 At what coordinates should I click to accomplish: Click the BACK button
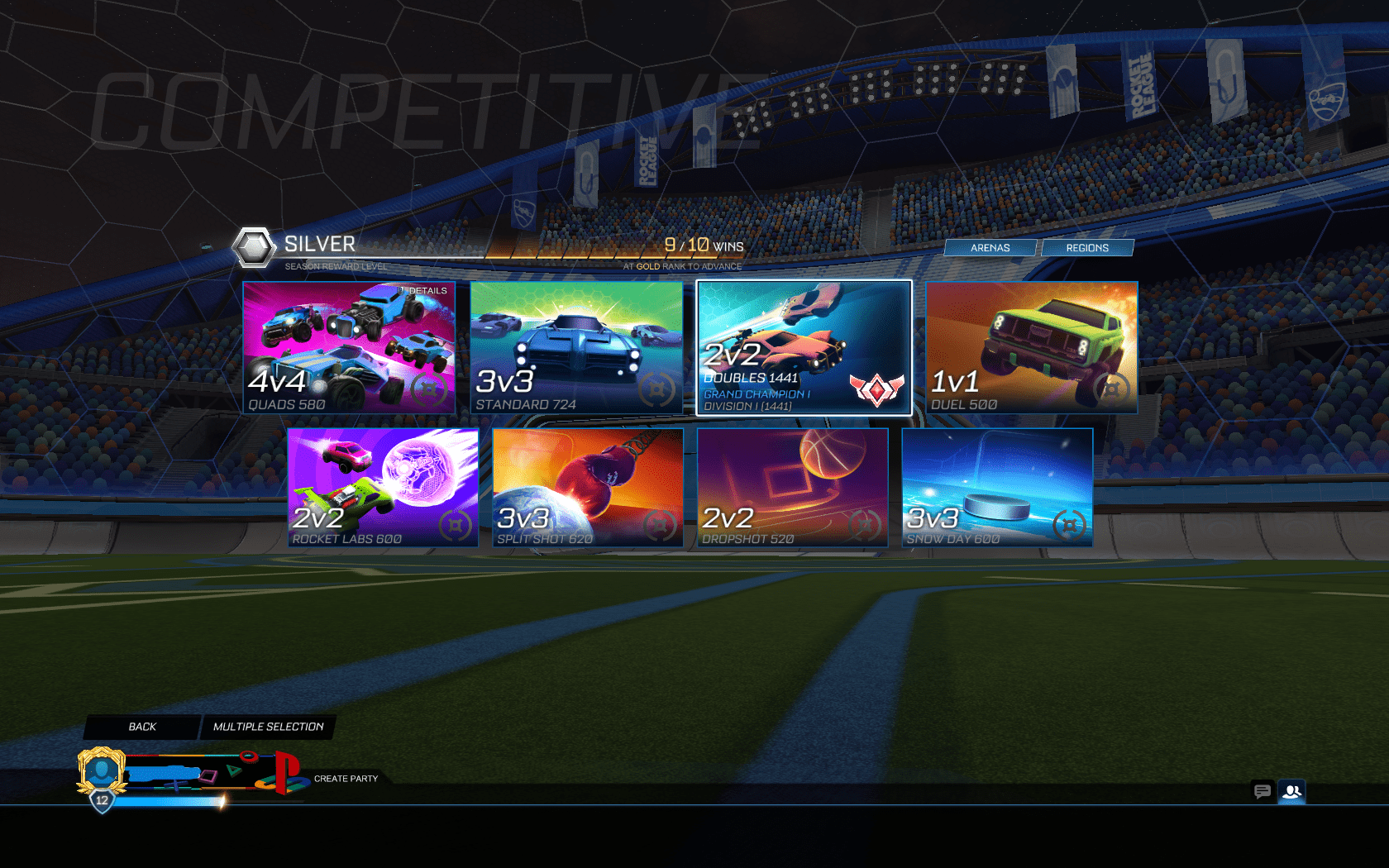[141, 727]
